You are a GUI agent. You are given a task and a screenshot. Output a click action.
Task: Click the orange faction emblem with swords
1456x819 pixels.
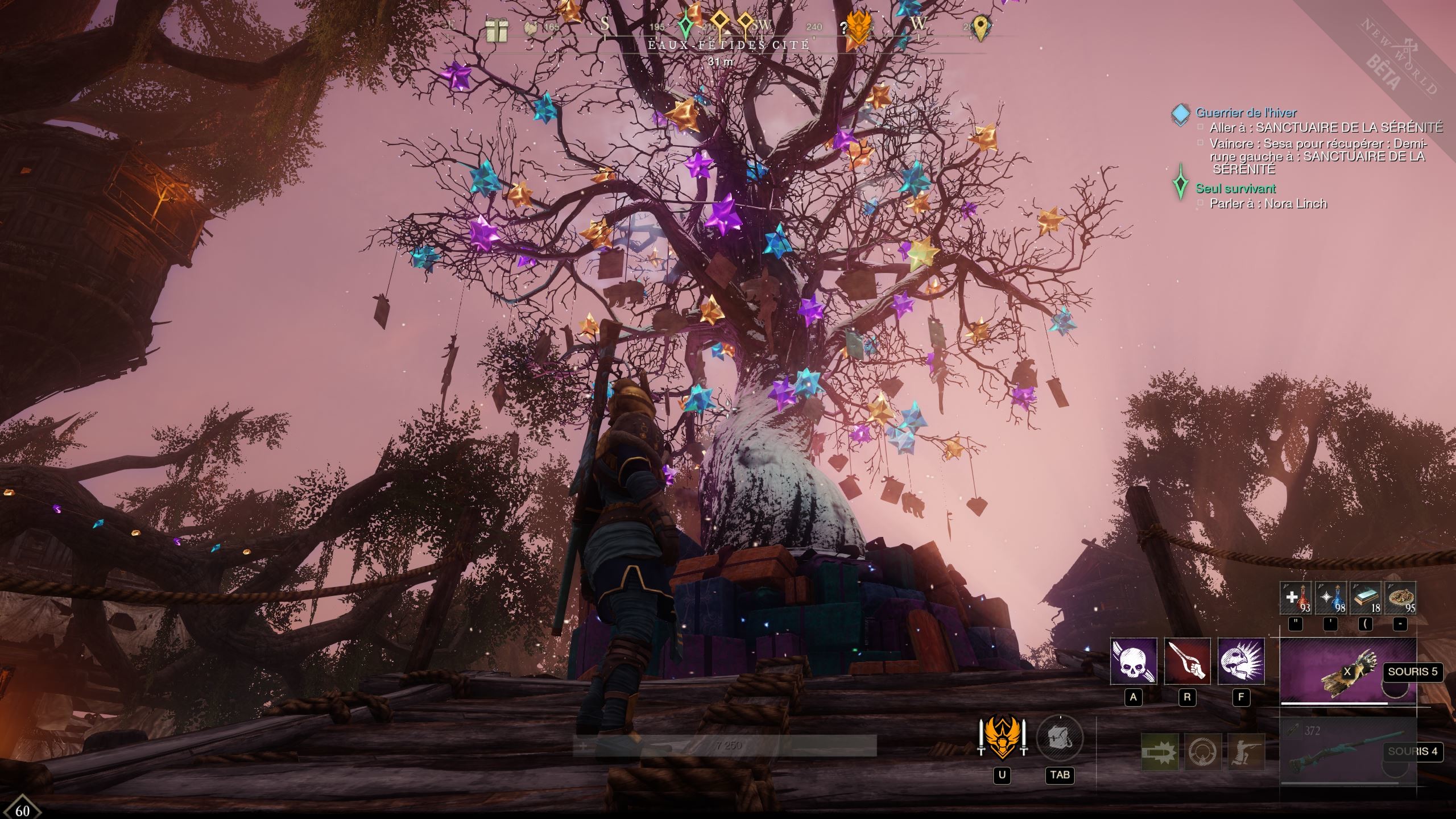point(1002,739)
